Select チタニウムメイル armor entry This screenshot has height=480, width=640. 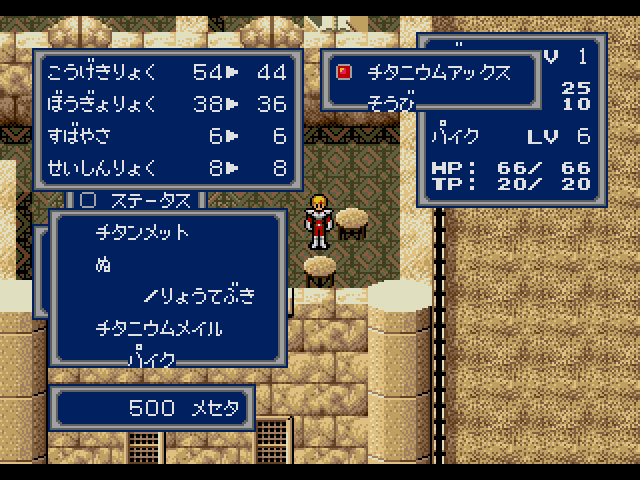pos(159,328)
